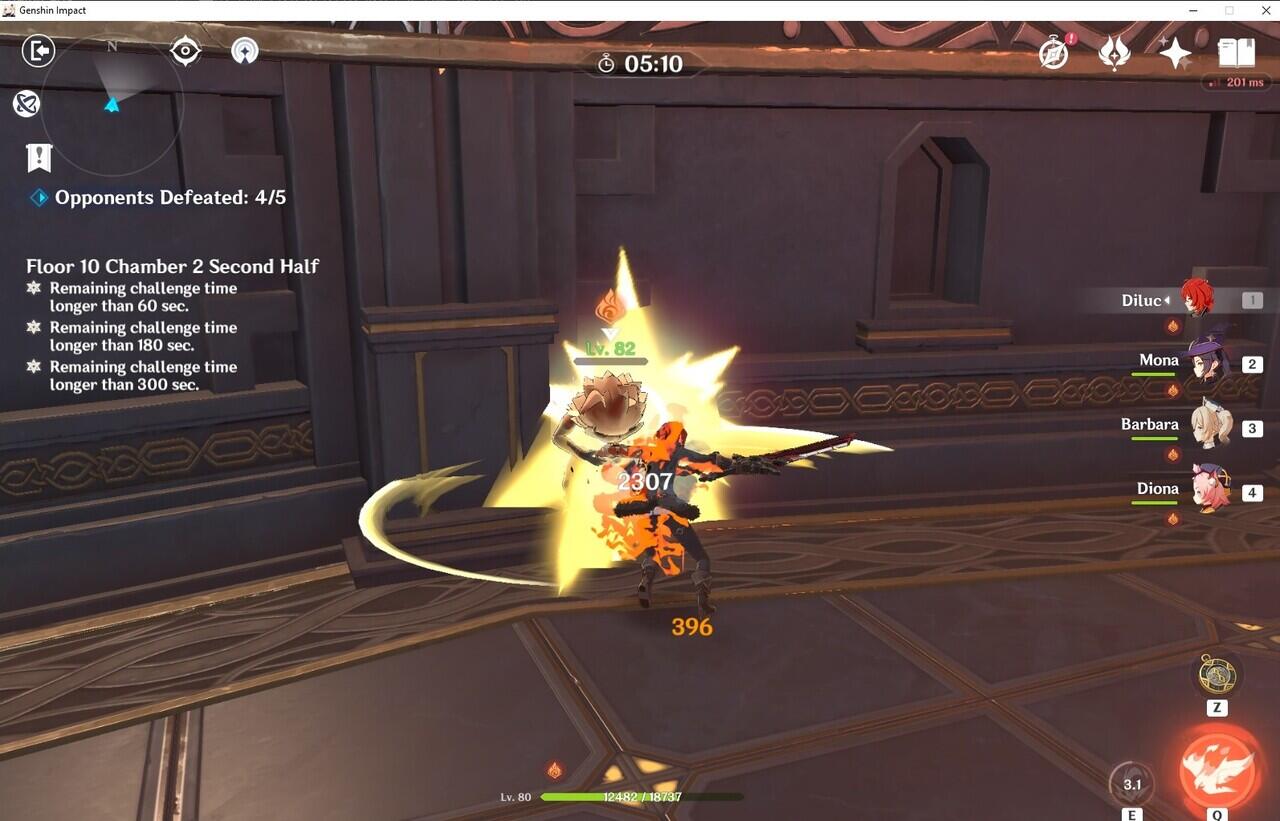Click the eye-shaped icon beside the minimap
This screenshot has height=821, width=1280.
pos(185,51)
